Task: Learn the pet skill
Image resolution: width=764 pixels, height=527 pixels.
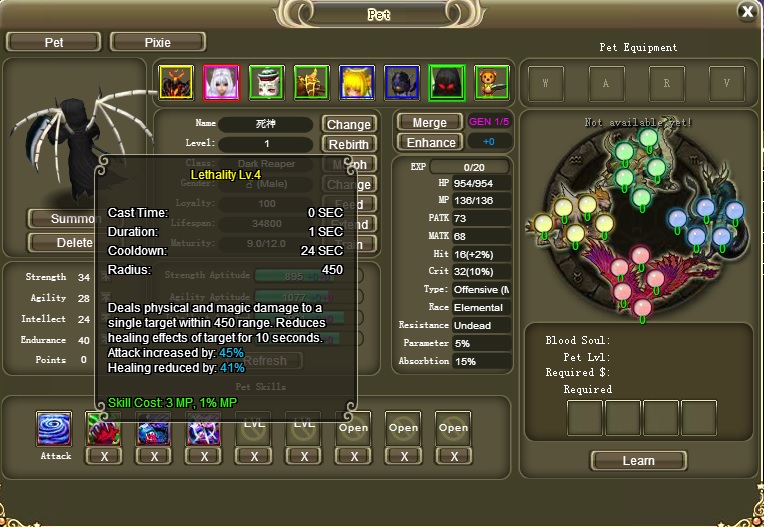Action: pos(638,461)
